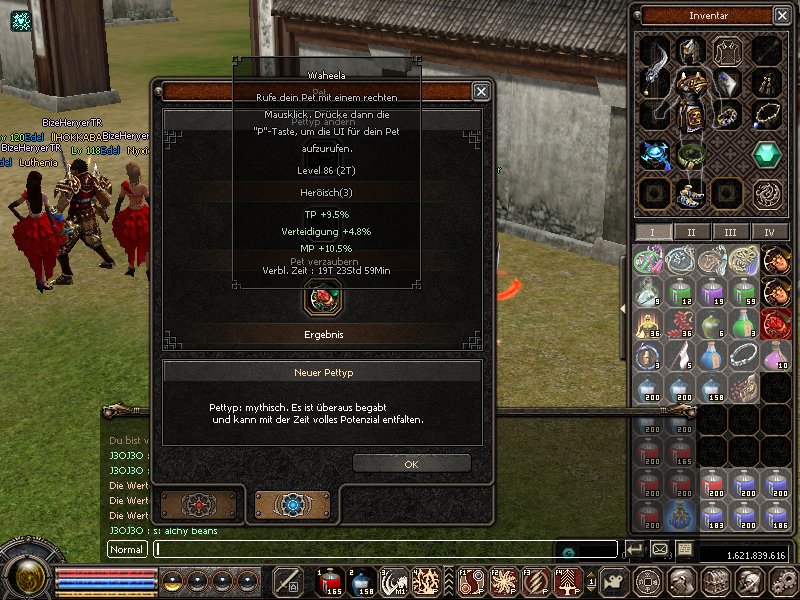The width and height of the screenshot is (800, 600).
Task: Choose the equipped necklace slot
Action: coord(767,115)
